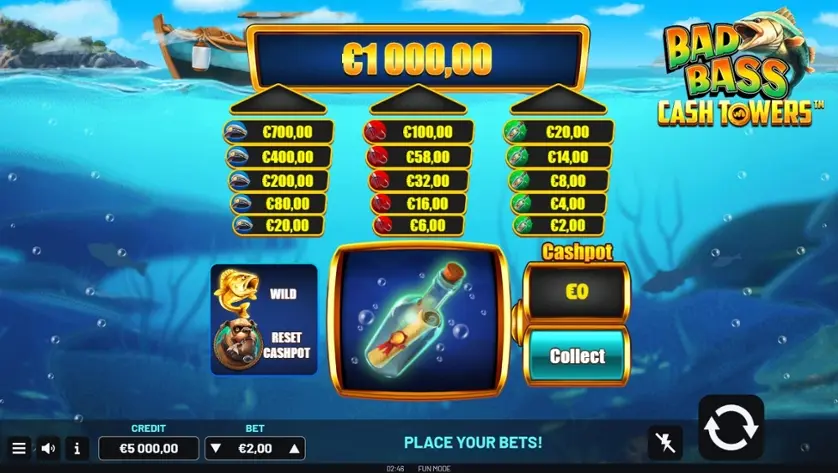The height and width of the screenshot is (473, 838).
Task: Increase the bet with the up arrow
Action: pyautogui.click(x=293, y=448)
